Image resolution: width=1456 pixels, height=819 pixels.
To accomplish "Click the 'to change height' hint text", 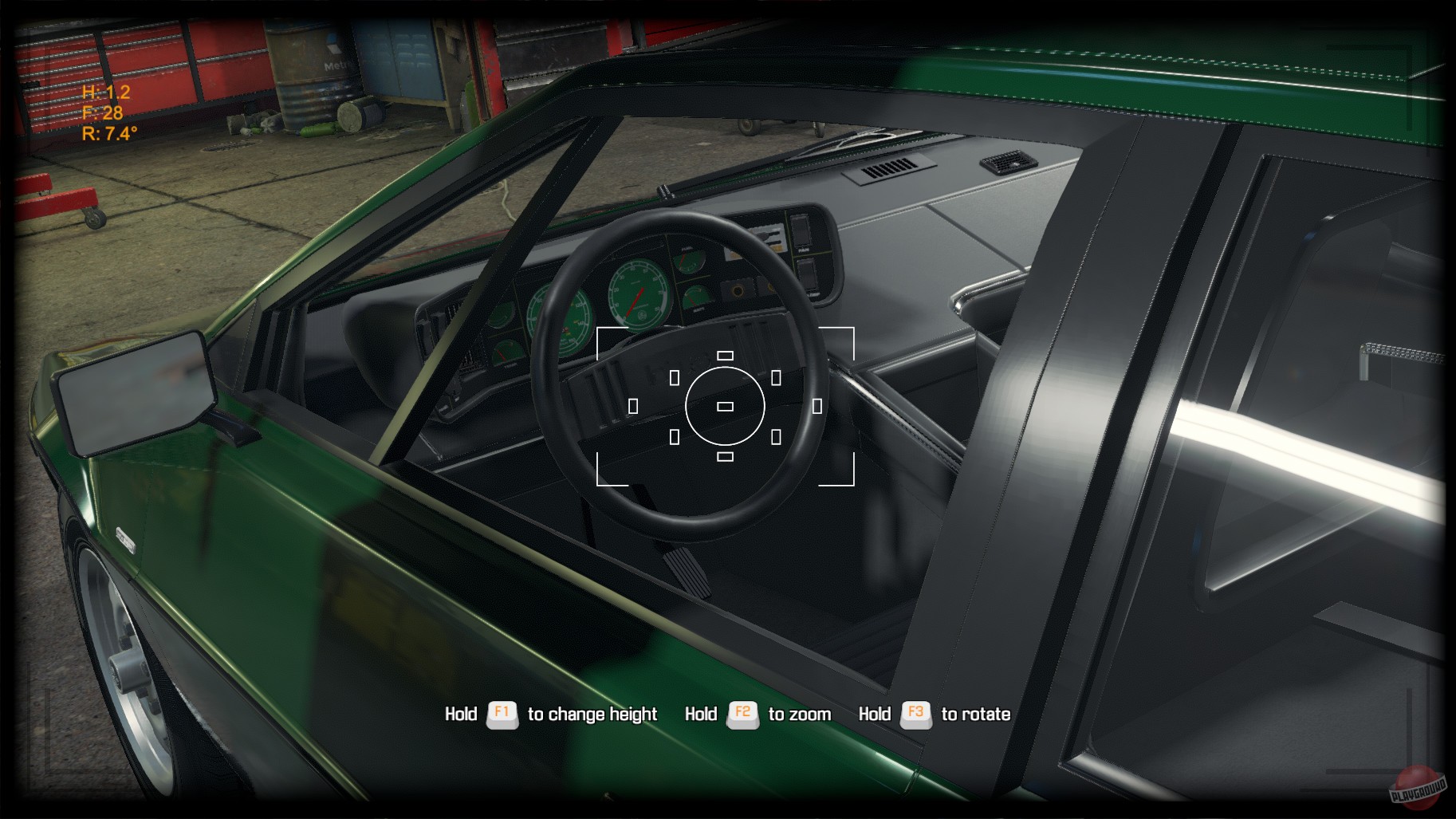I will [592, 715].
